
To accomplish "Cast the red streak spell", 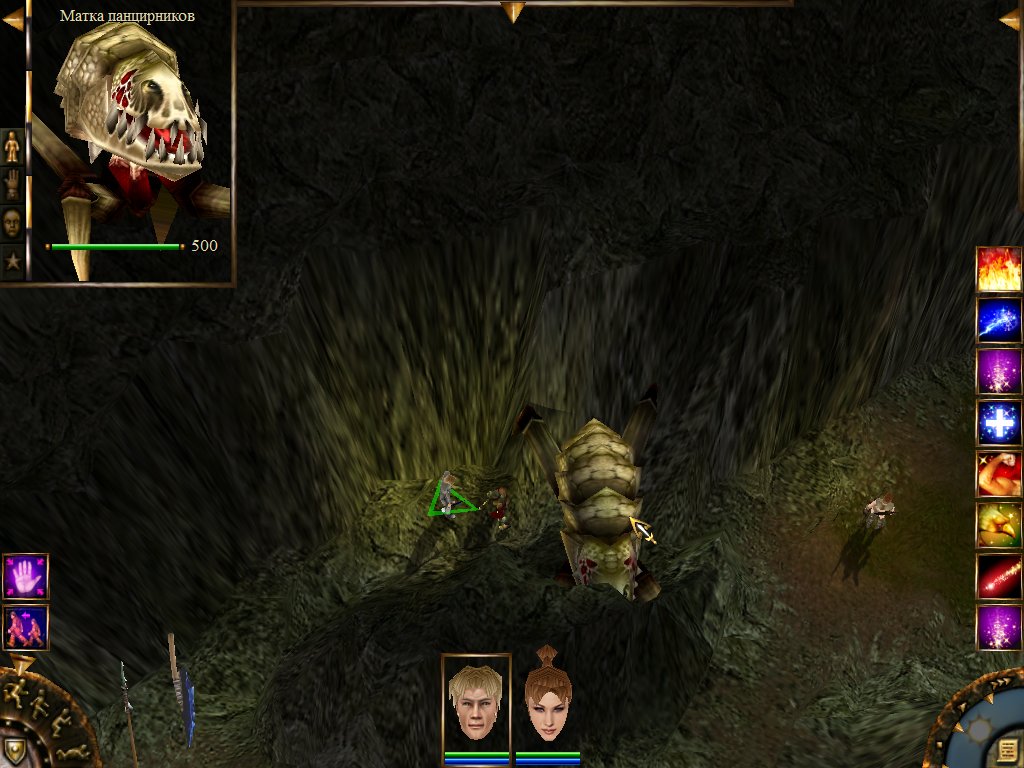I will 998,577.
